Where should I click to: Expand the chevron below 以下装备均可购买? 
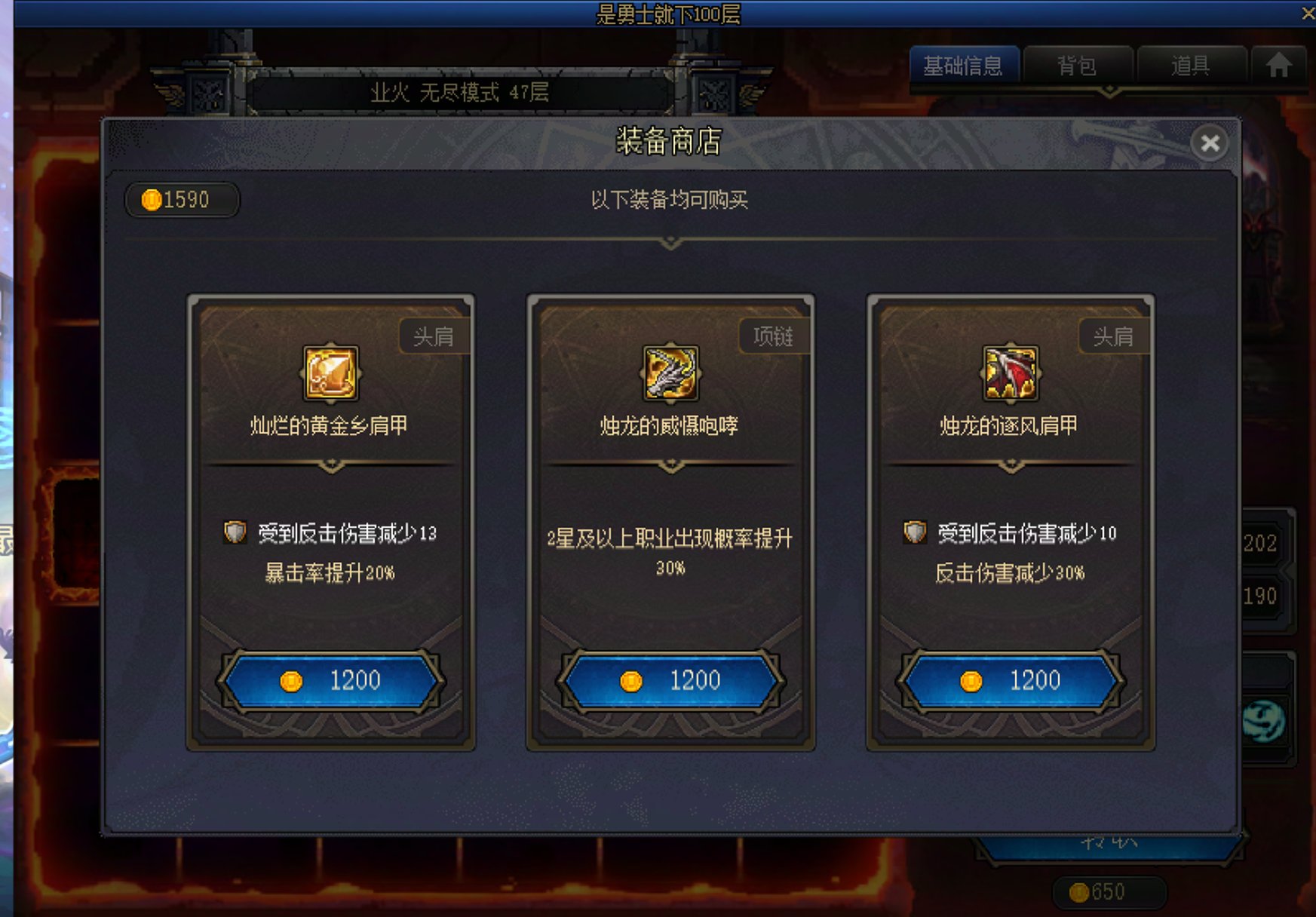point(670,243)
